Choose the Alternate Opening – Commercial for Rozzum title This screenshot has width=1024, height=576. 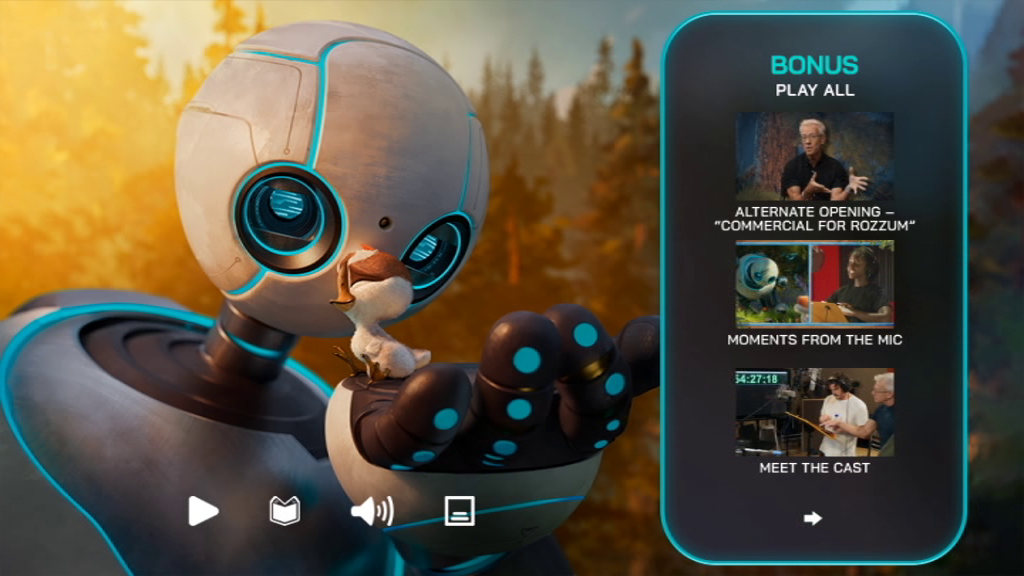(x=814, y=218)
